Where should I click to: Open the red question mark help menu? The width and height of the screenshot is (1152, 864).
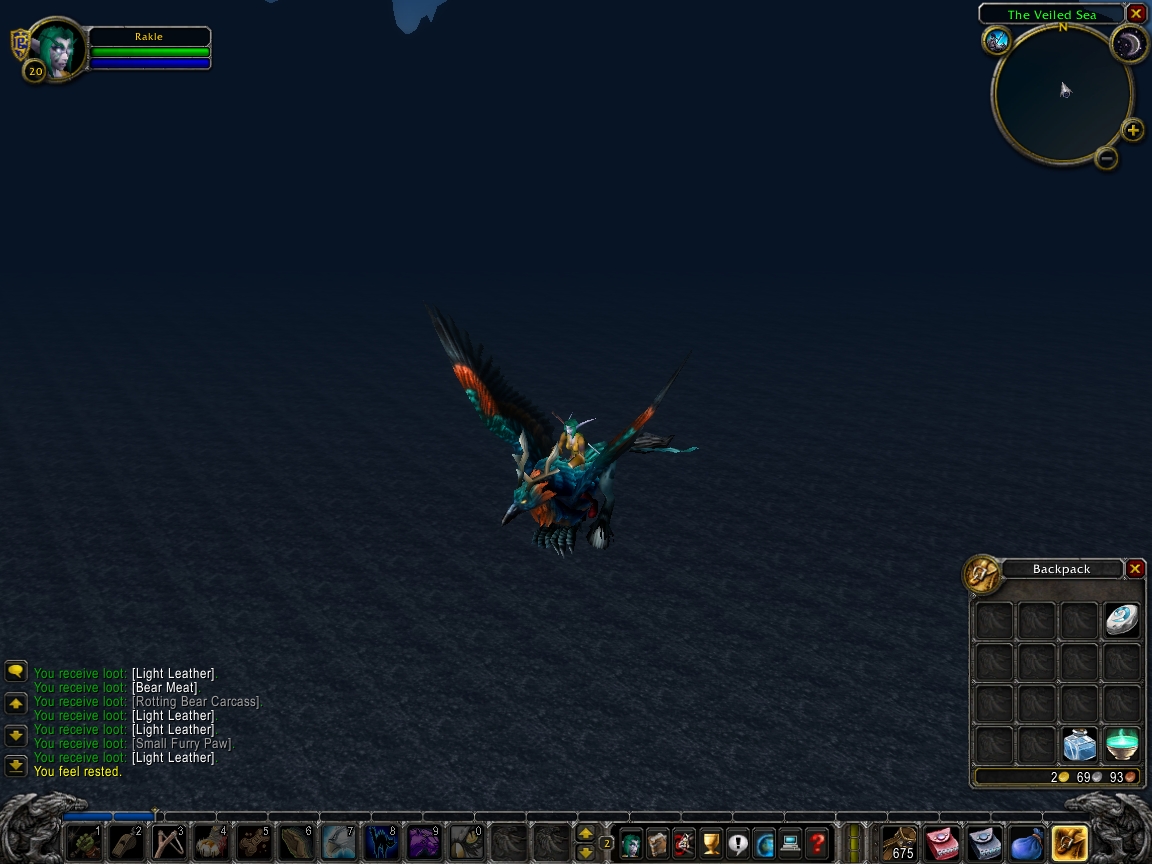click(x=817, y=843)
